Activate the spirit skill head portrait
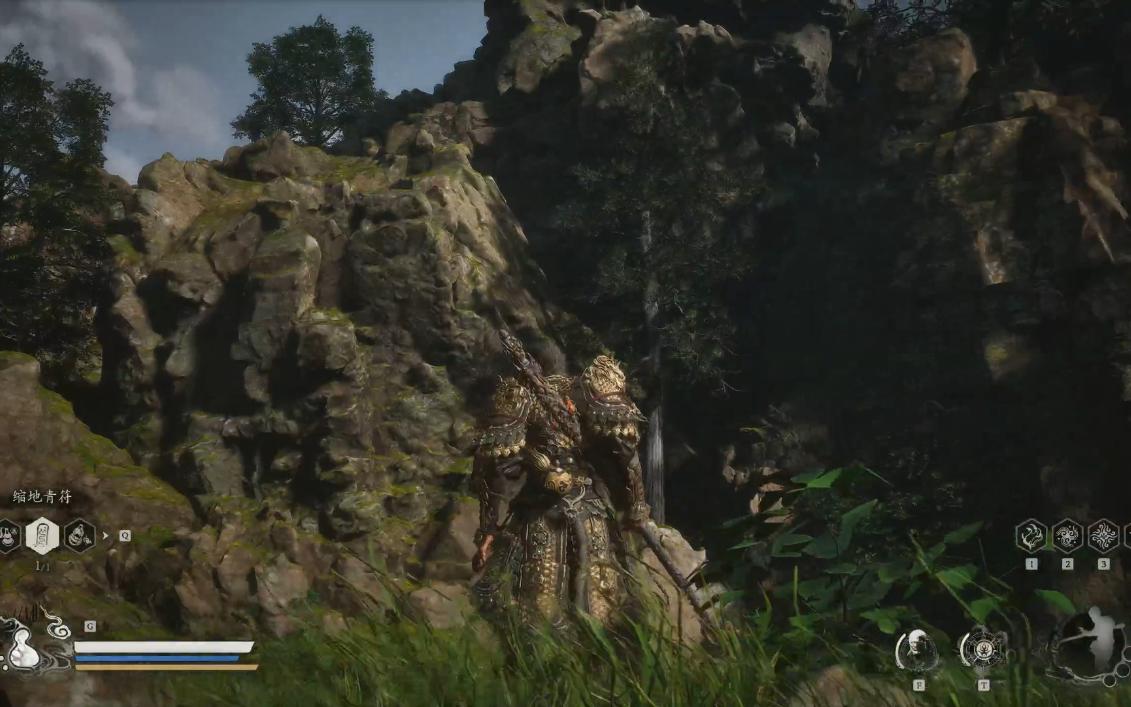This screenshot has width=1131, height=707. [x=917, y=650]
